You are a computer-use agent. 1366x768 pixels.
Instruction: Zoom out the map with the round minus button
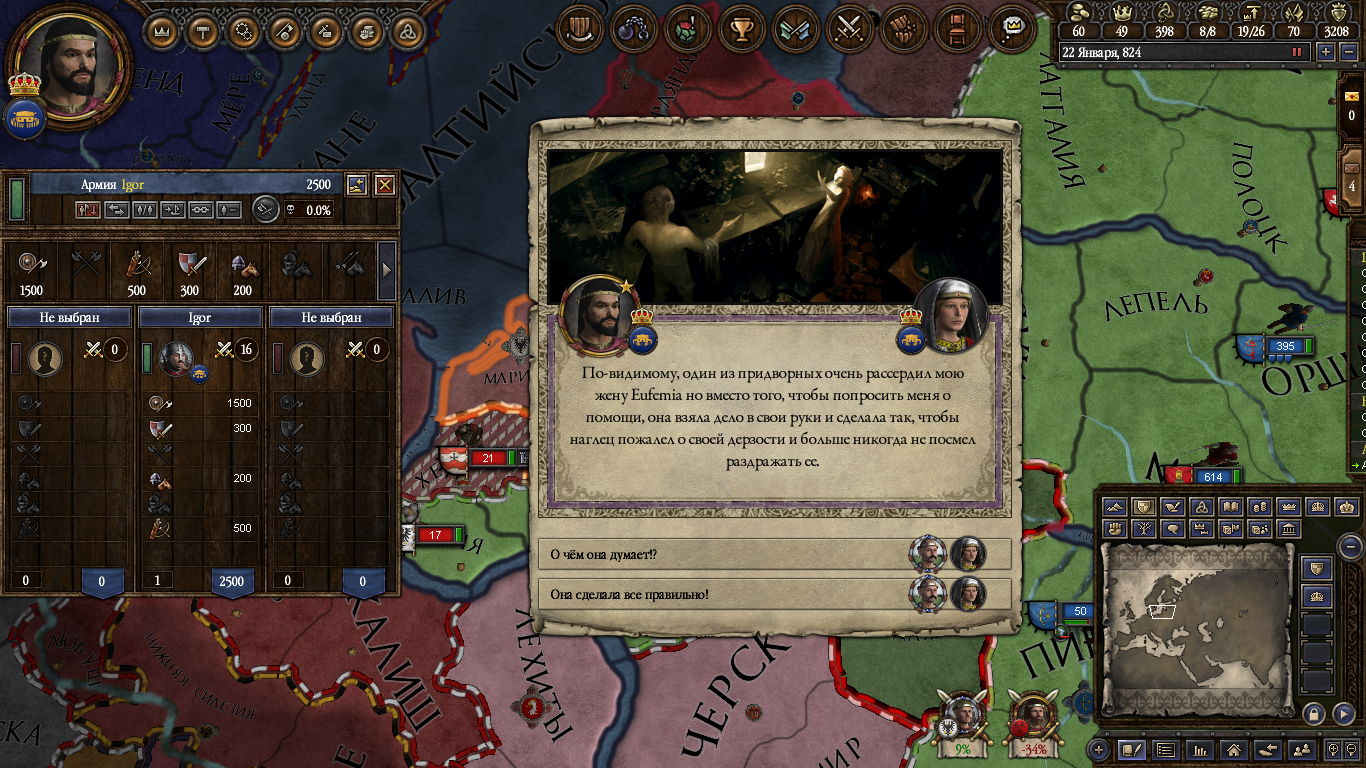[x=1350, y=547]
